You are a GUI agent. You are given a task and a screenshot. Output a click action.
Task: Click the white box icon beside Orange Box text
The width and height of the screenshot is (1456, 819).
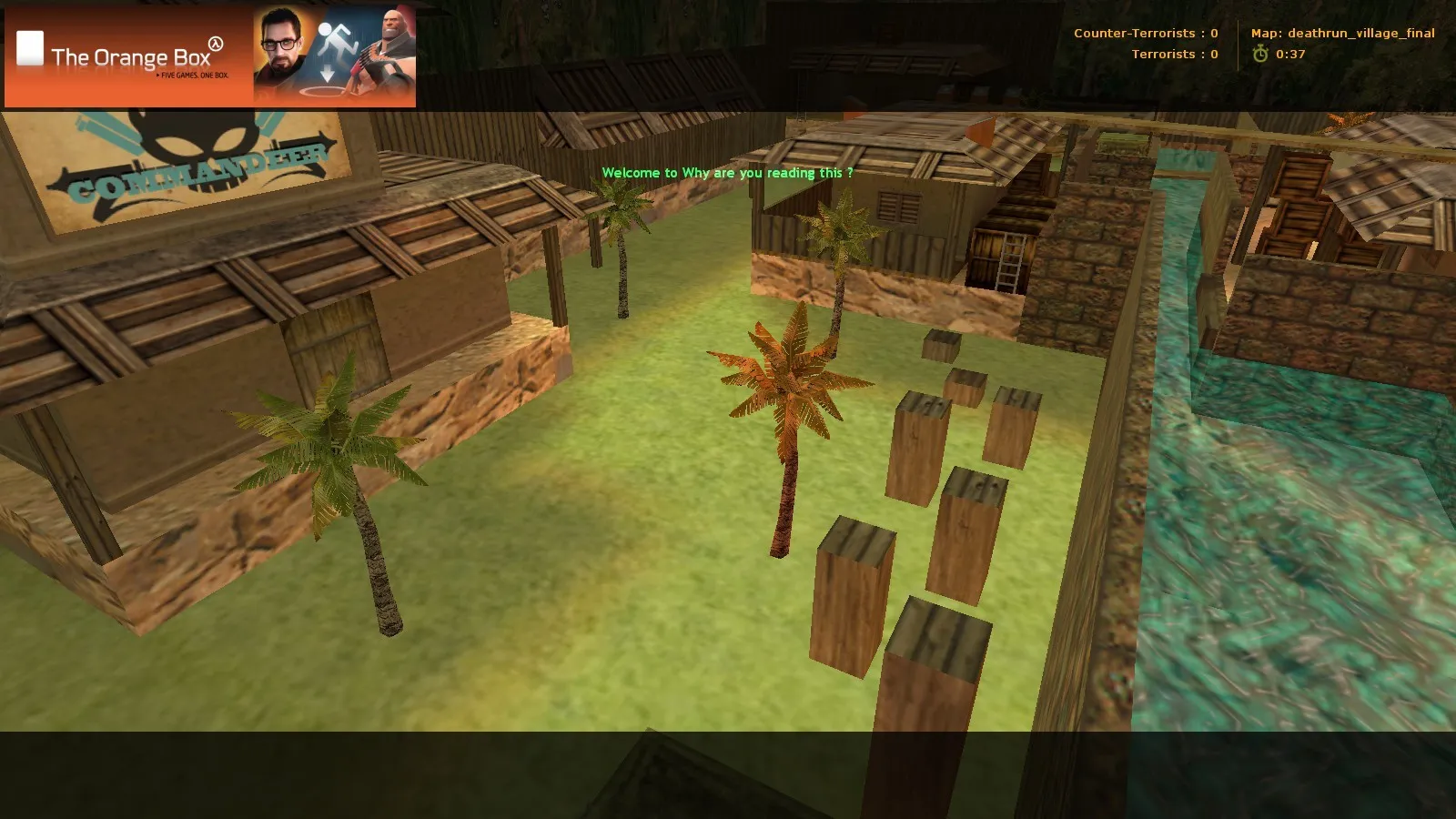click(x=31, y=46)
